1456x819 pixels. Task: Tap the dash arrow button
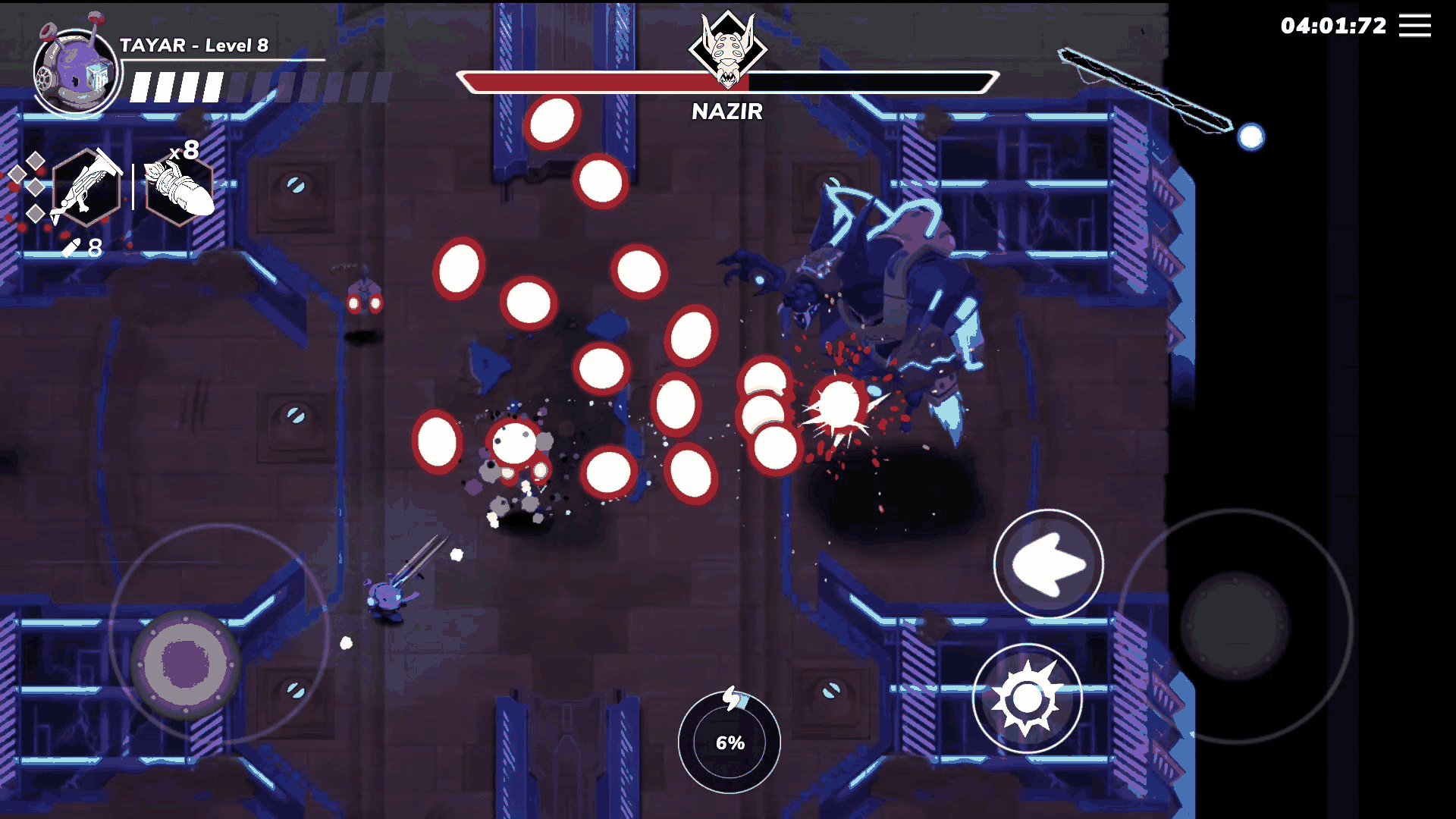1049,563
